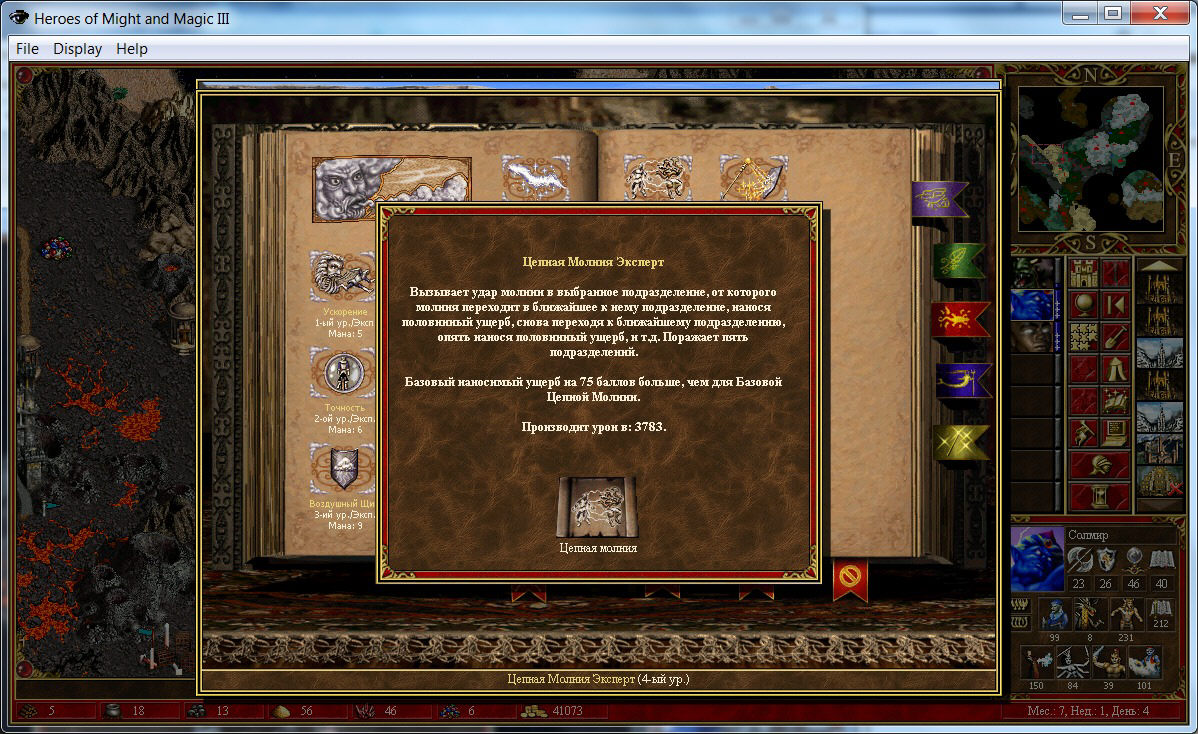Viewport: 1198px width, 734px height.
Task: Choose the Воздушный Щит (Air Shield) spell
Action: click(x=342, y=468)
